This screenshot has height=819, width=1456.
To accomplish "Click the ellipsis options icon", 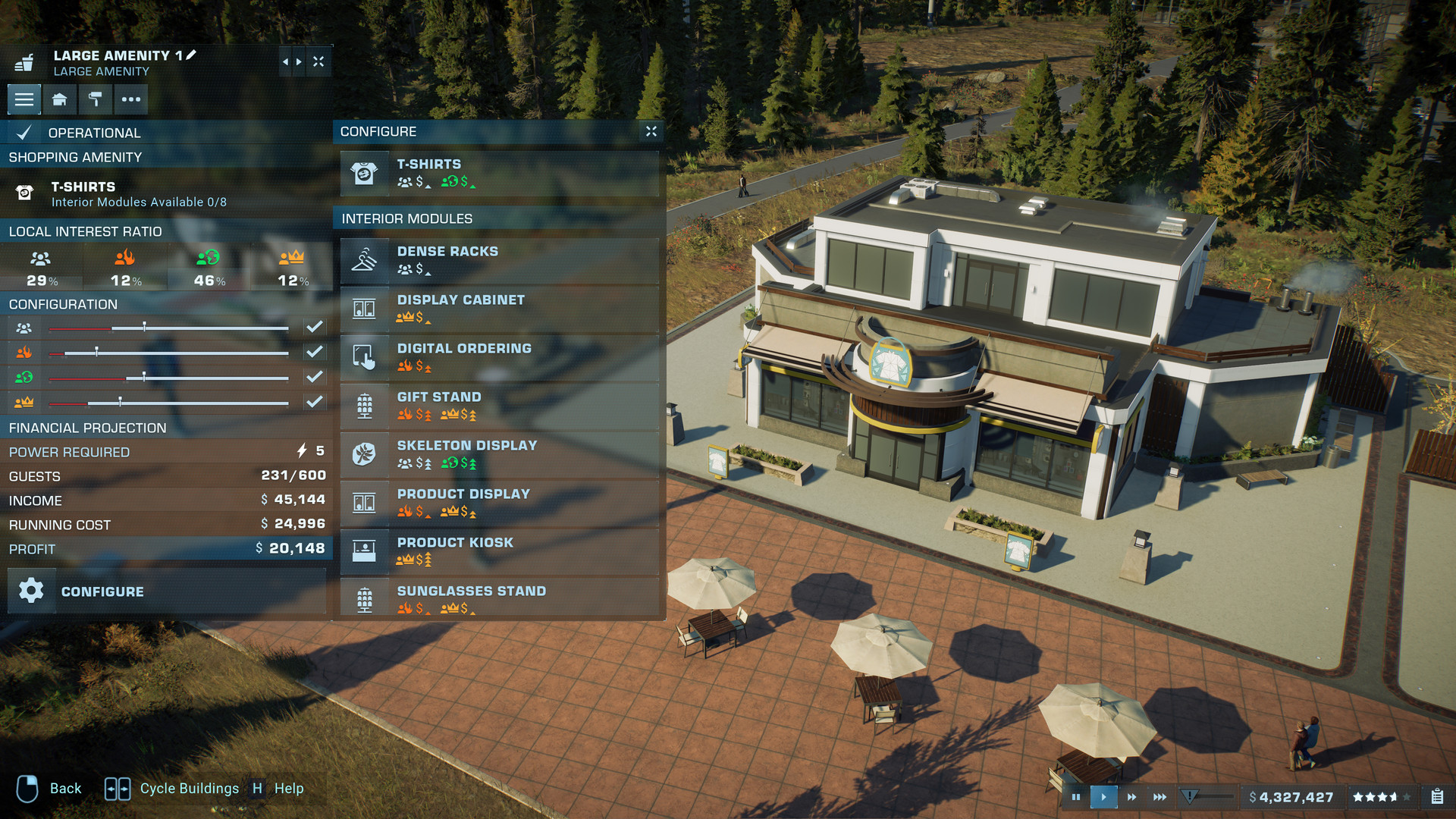I will coord(130,99).
